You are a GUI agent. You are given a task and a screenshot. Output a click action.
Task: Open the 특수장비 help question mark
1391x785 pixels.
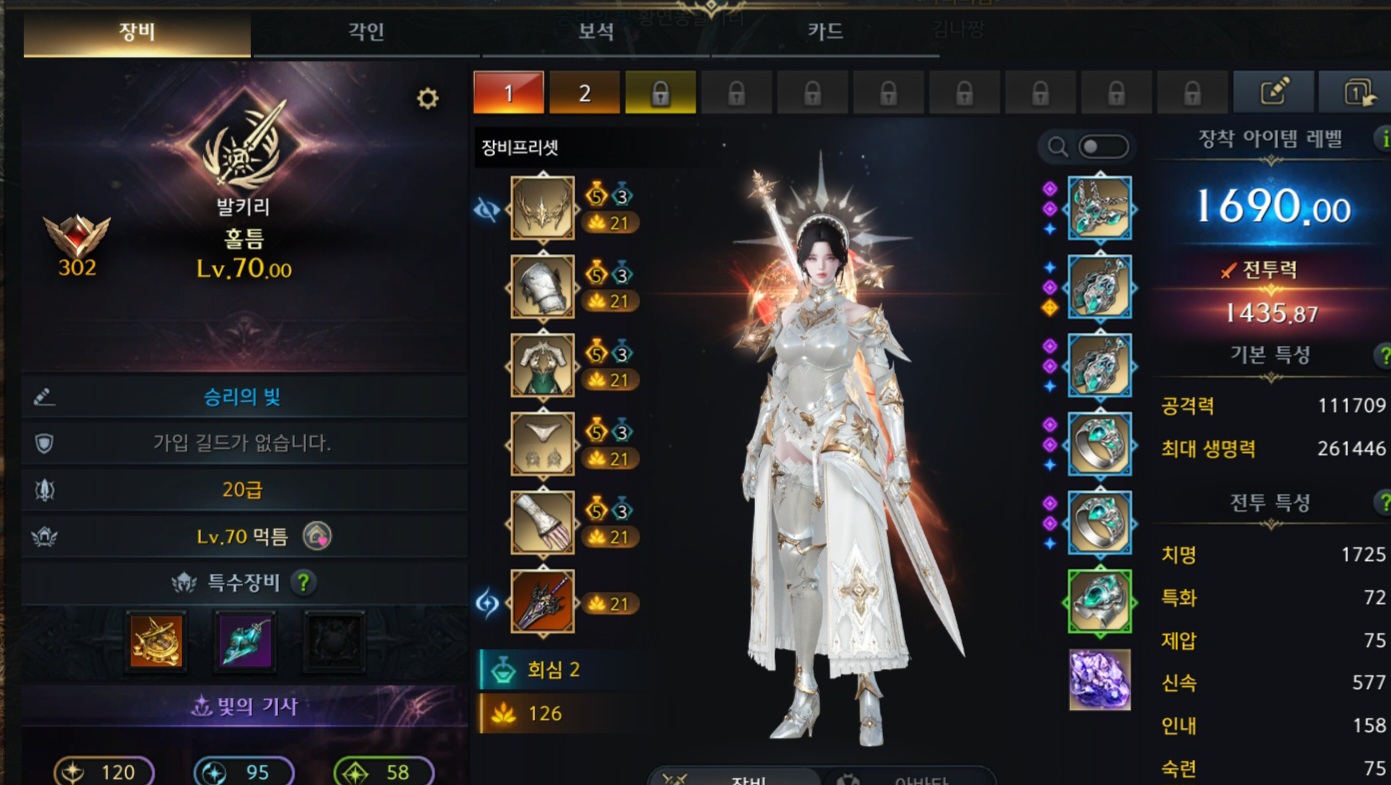(x=303, y=582)
